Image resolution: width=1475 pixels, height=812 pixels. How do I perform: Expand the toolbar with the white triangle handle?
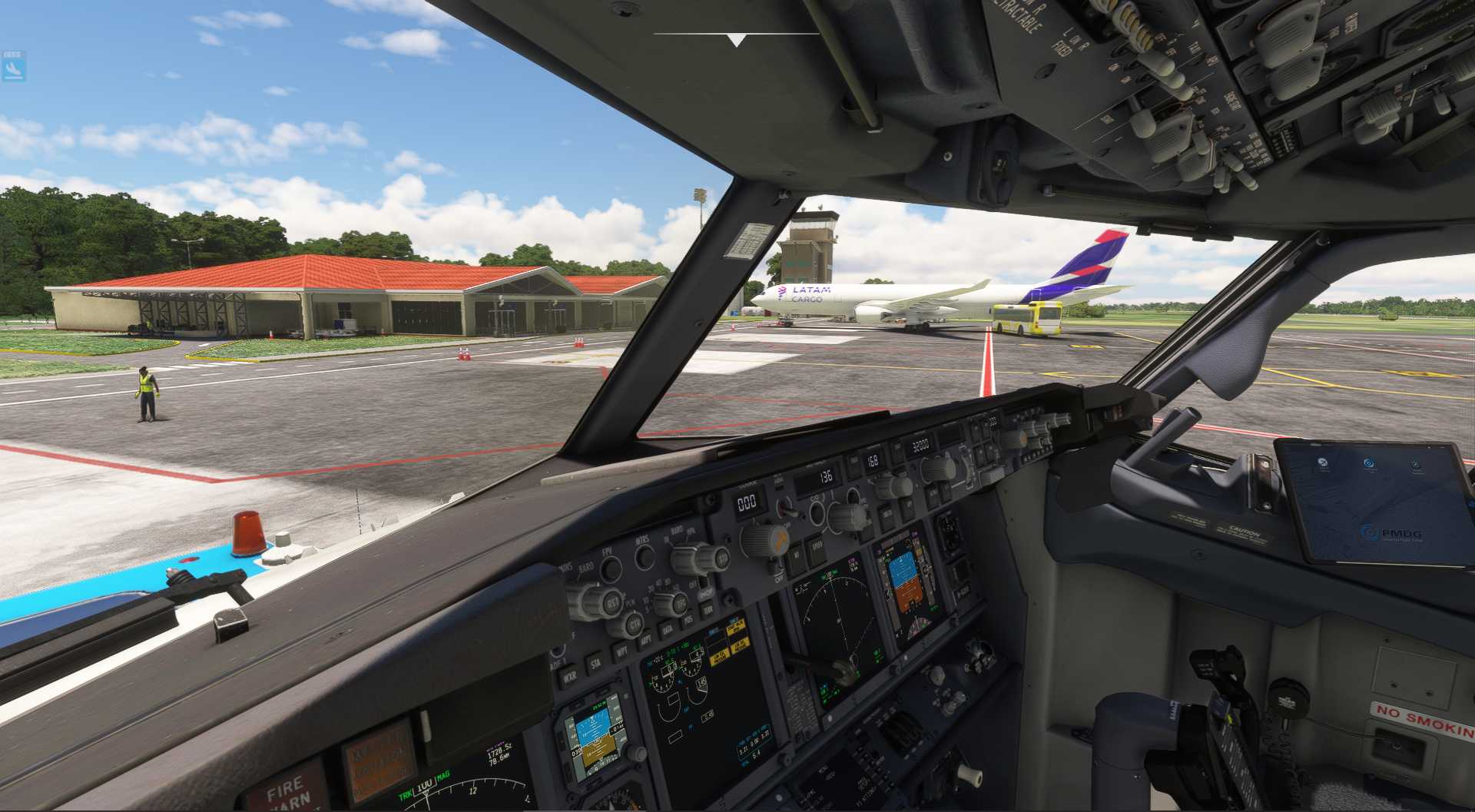[737, 40]
